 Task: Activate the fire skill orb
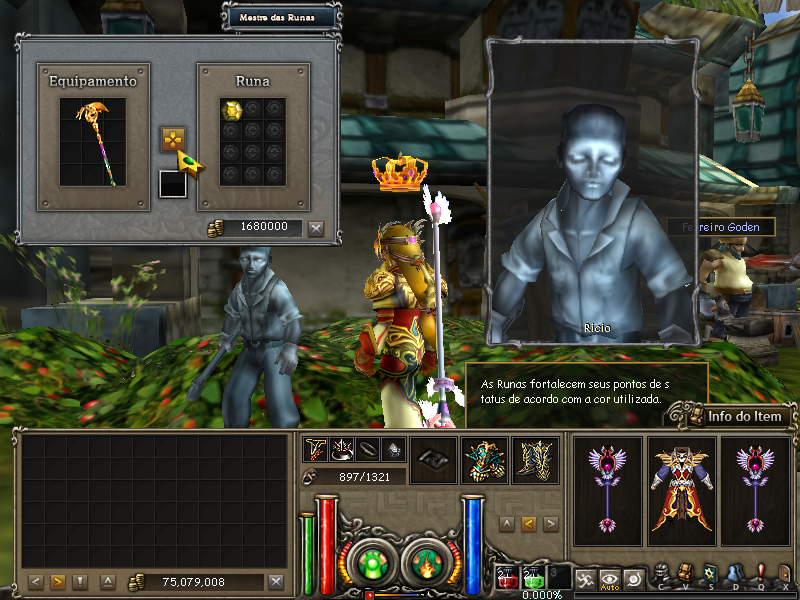427,562
